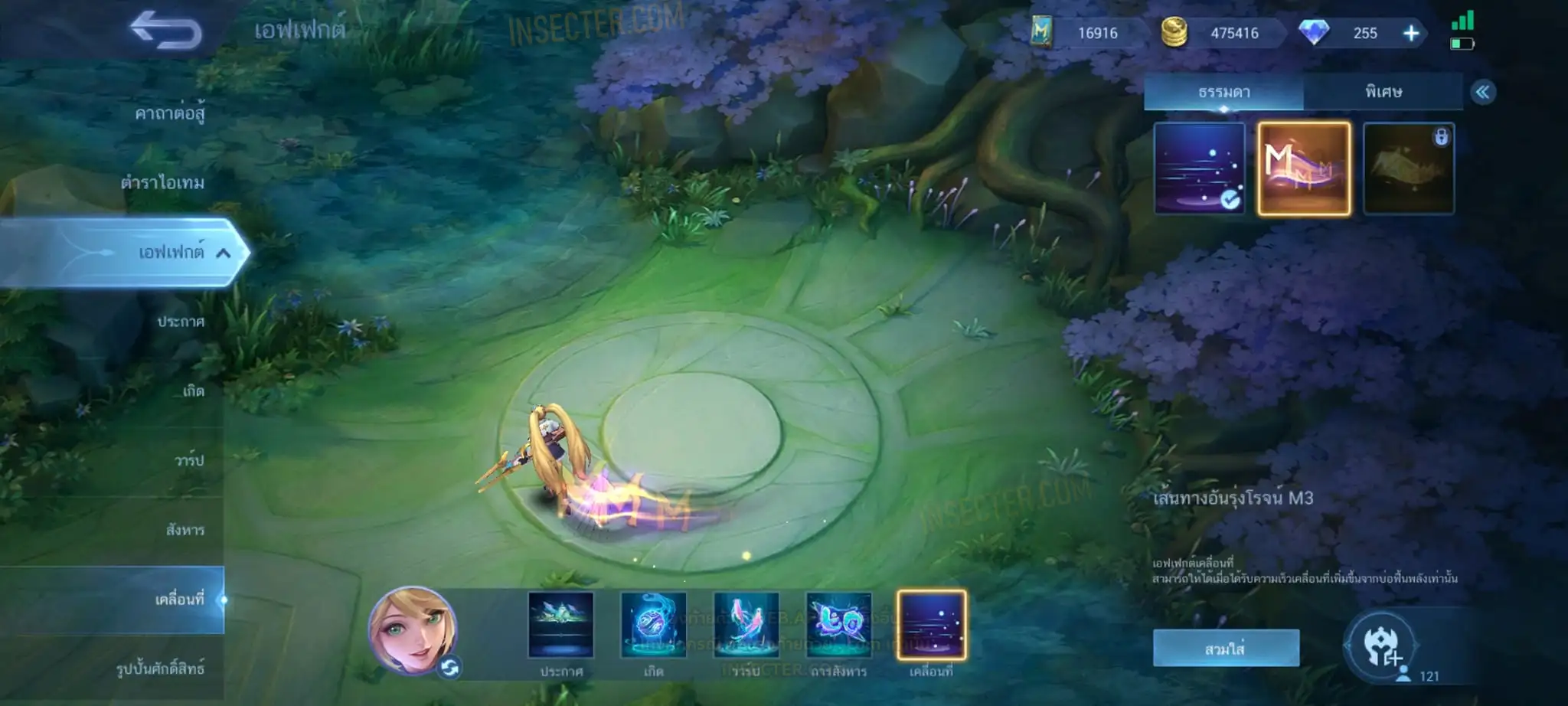Image resolution: width=1568 pixels, height=706 pixels.
Task: Select the เคลื่อนที่ sub-menu entry
Action: point(179,600)
